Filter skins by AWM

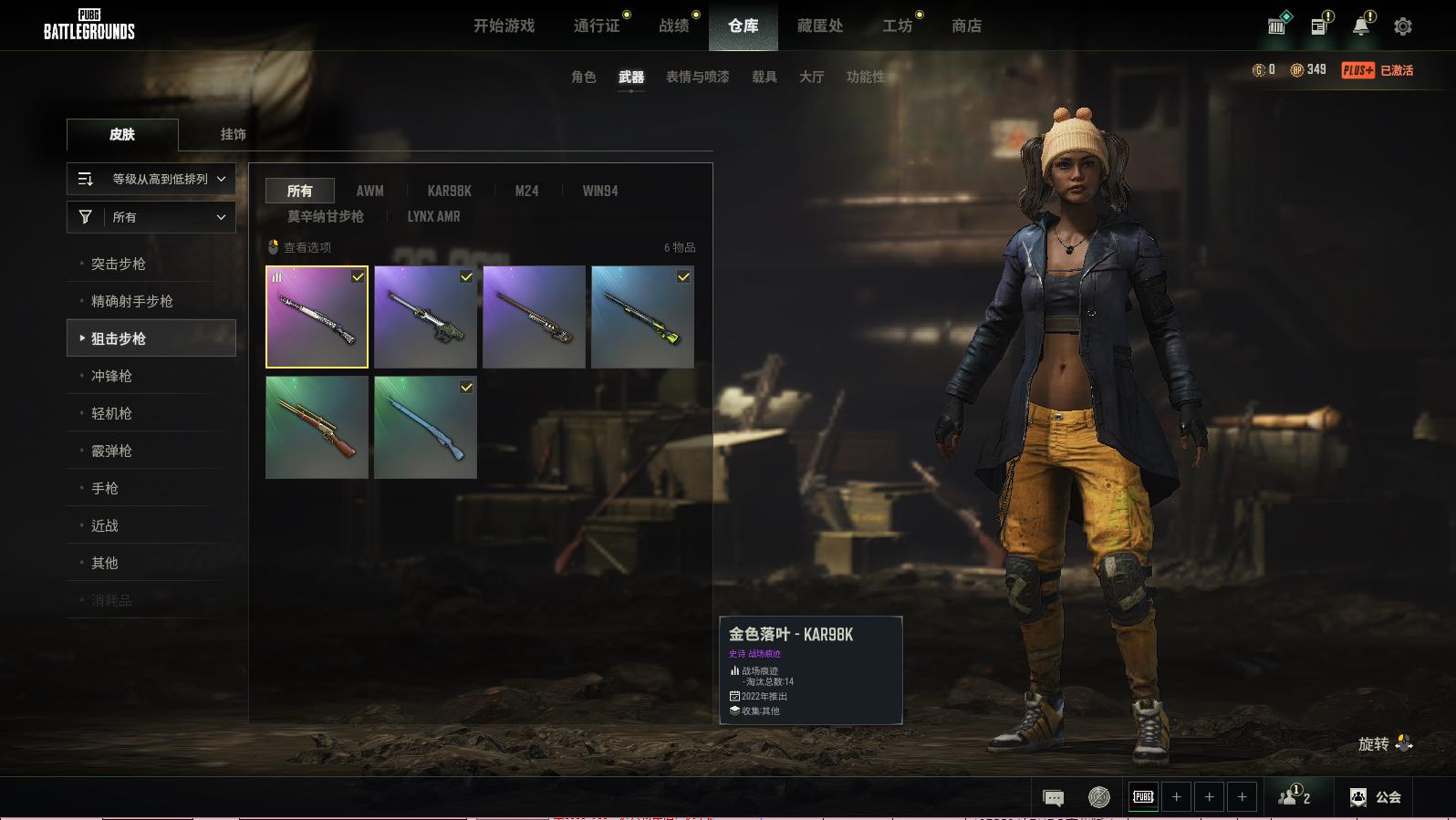click(x=369, y=191)
